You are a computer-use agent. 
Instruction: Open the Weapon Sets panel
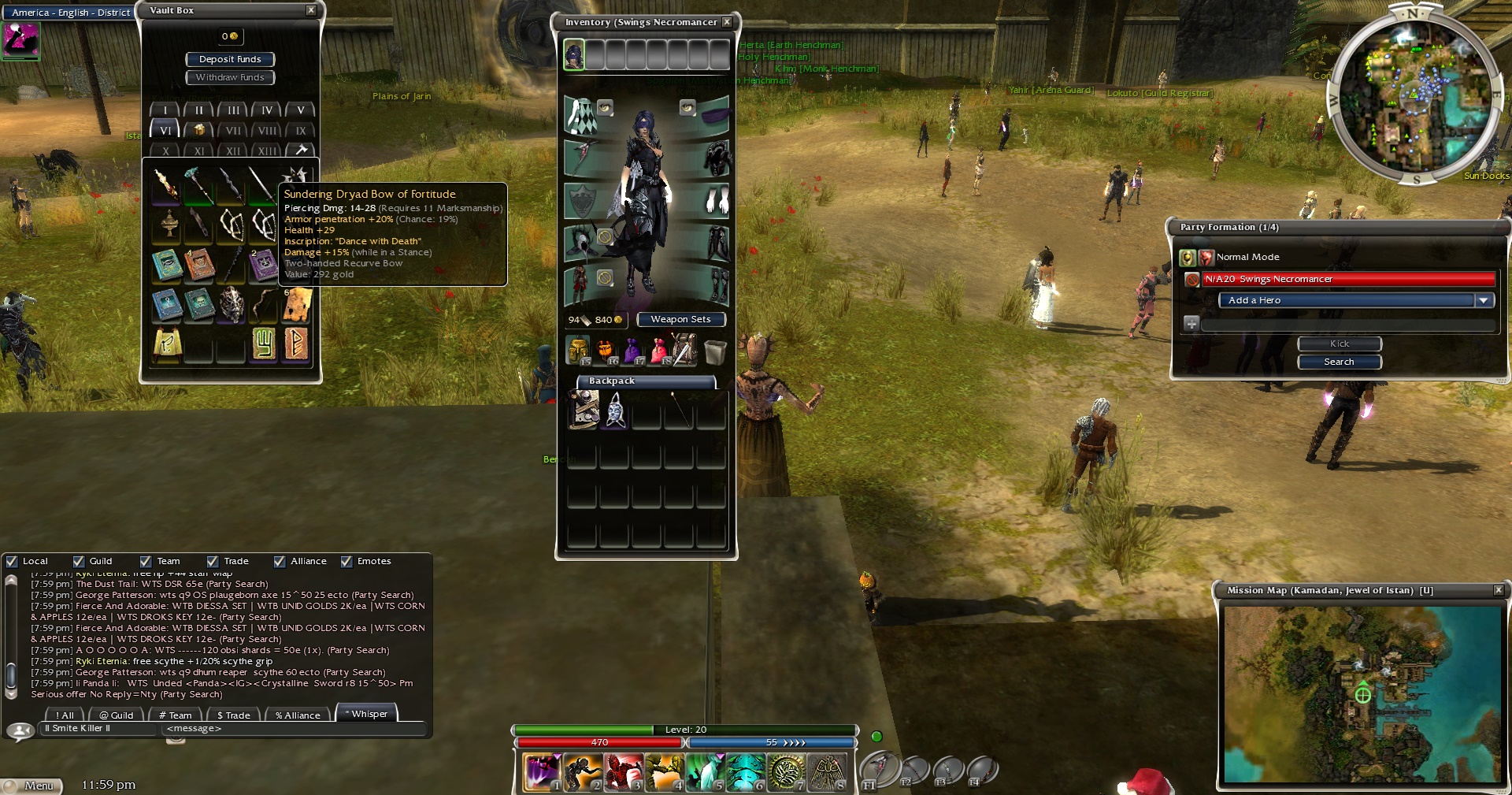(x=680, y=319)
